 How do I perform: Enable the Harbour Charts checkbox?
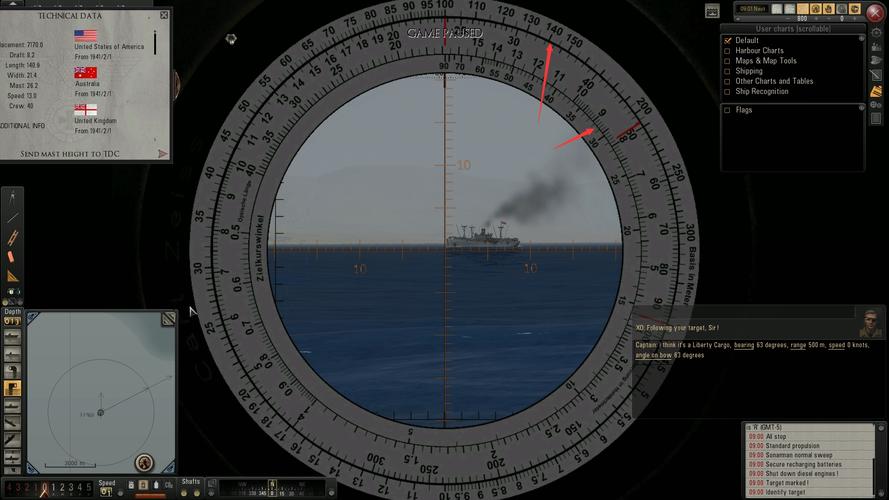coord(727,51)
